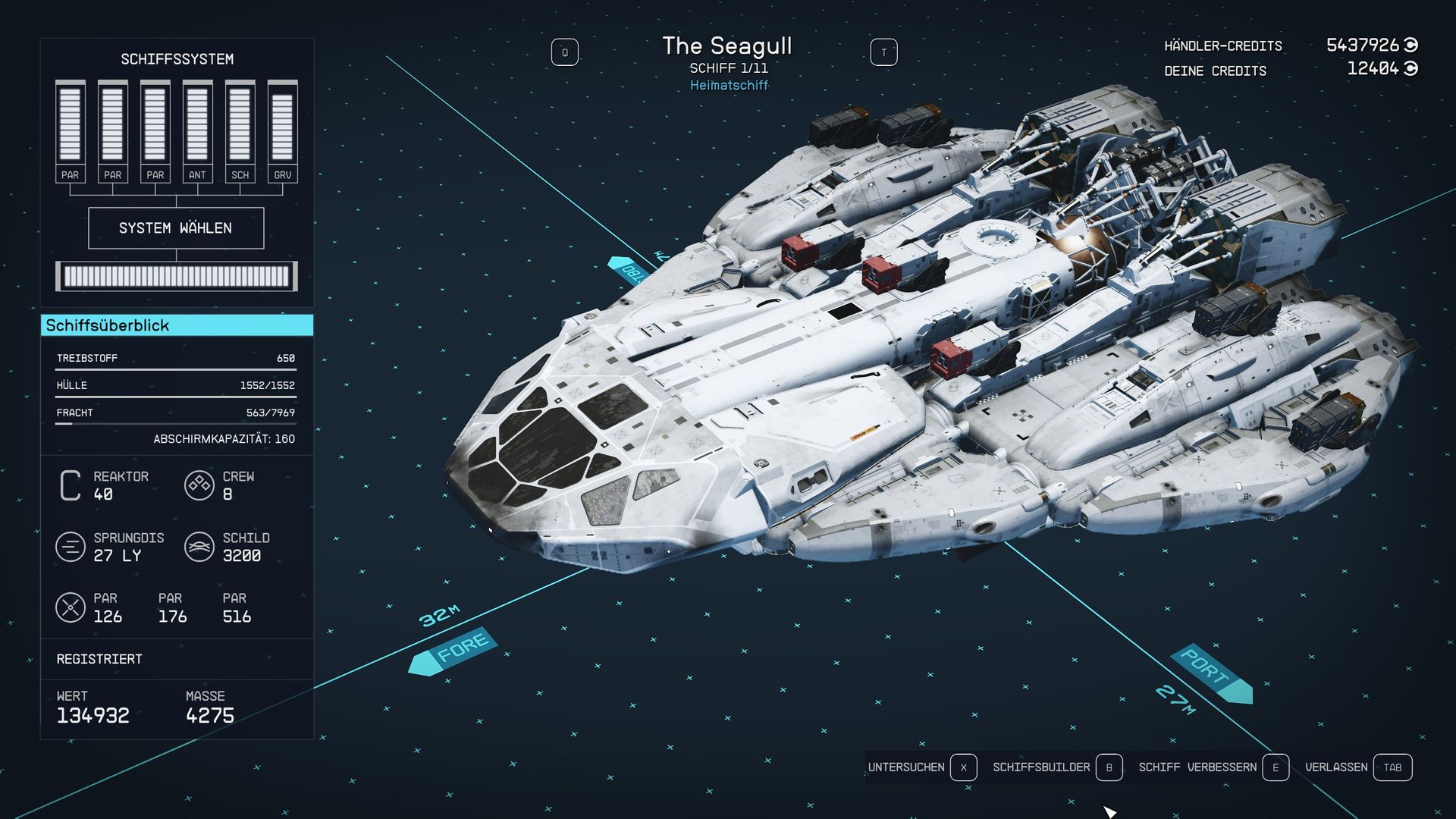Screen dimensions: 1456x819
Task: Activate Schiff verbessern
Action: point(1213,767)
